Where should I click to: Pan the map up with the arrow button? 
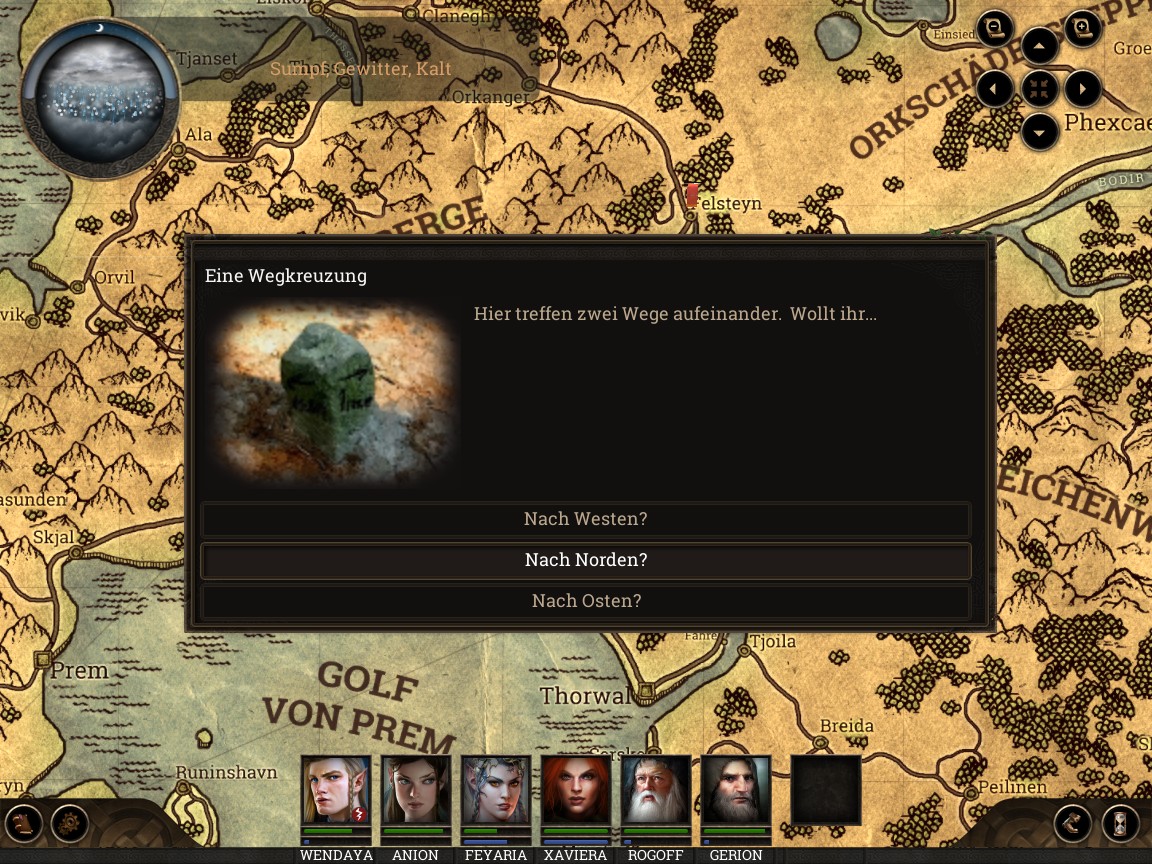[1040, 46]
